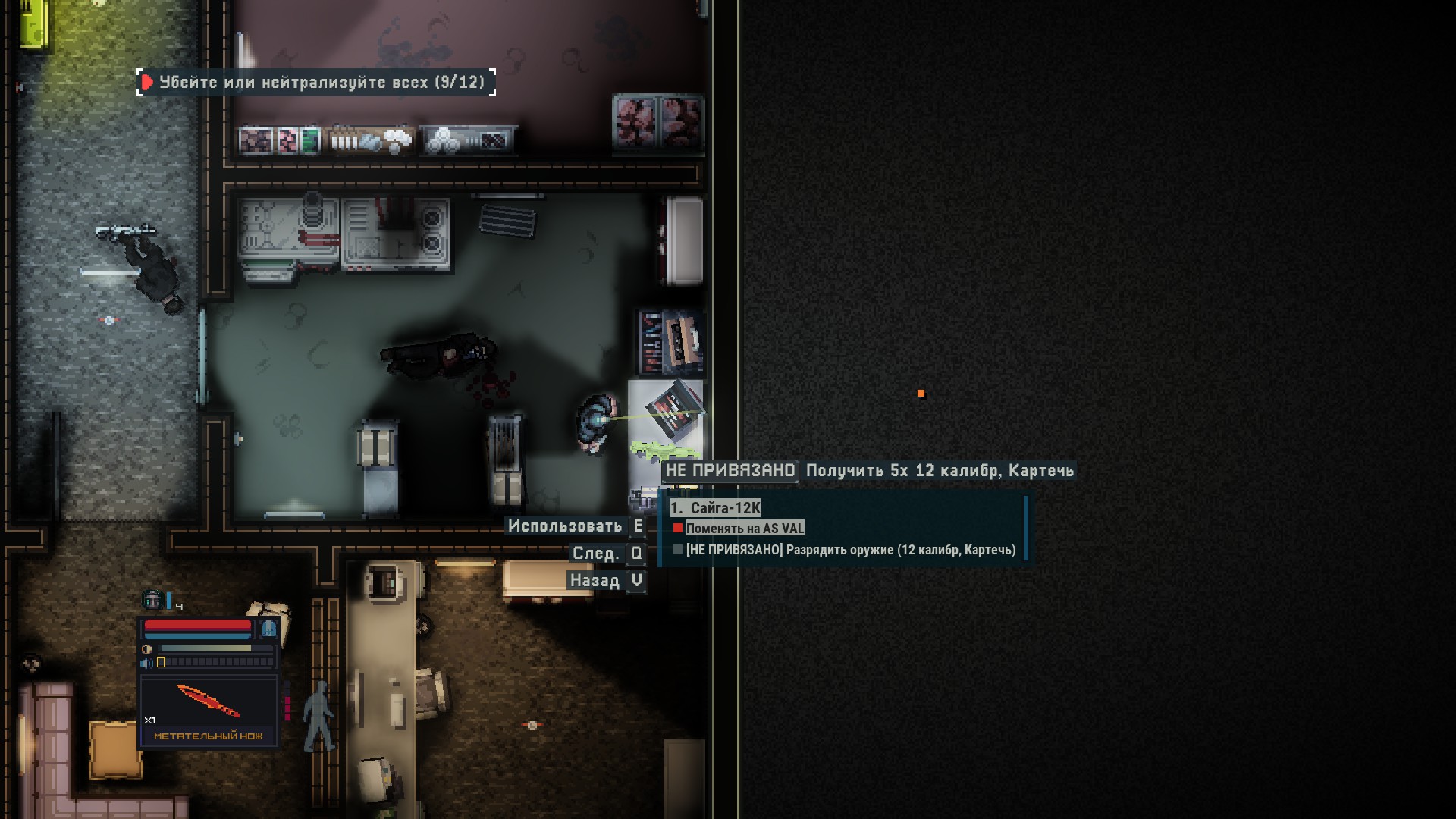Choose the "Поменять на AS VAL" option
This screenshot has height=819, width=1456.
(744, 529)
